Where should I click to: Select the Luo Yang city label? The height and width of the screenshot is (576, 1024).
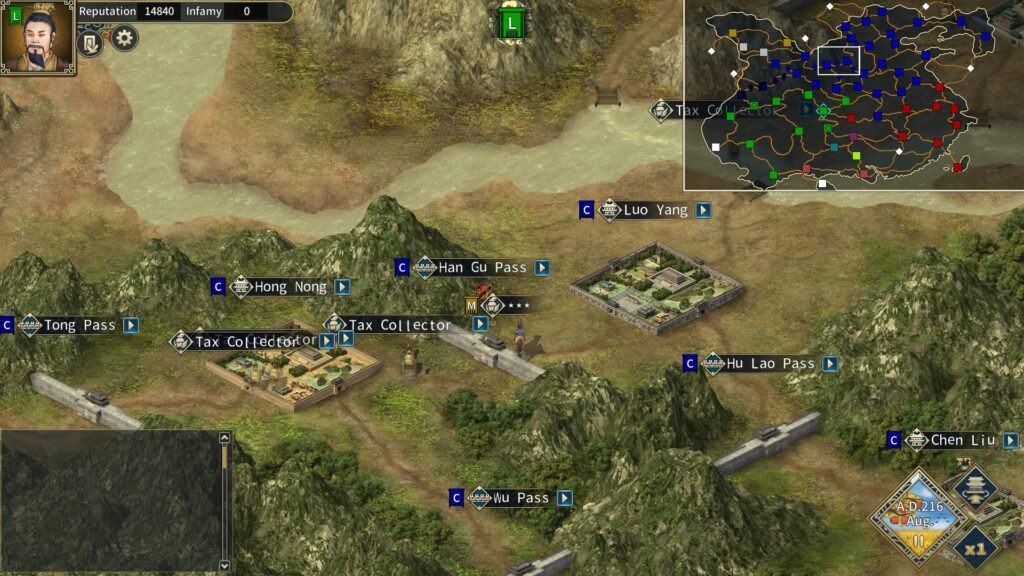point(654,210)
